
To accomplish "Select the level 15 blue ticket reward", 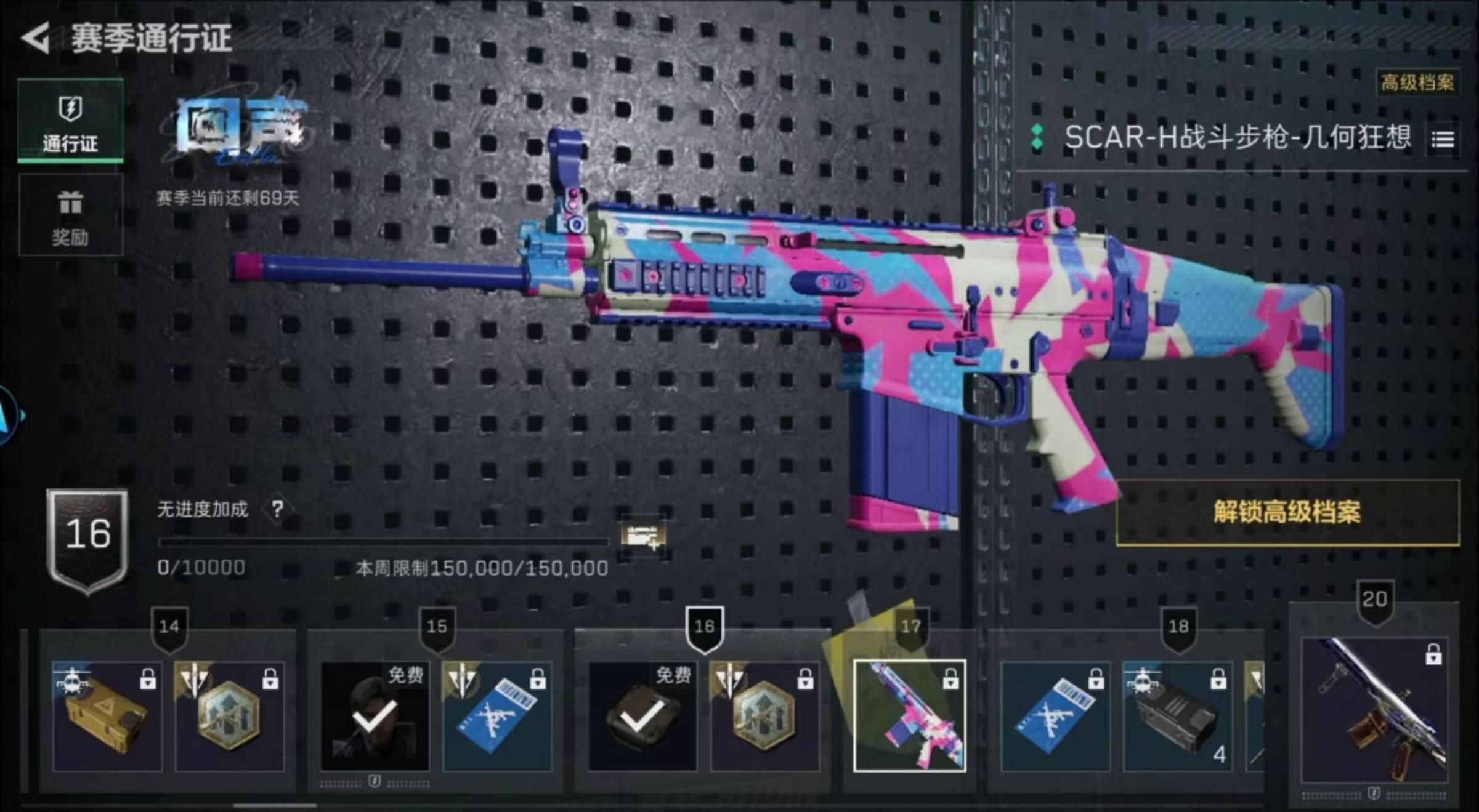I will point(496,716).
